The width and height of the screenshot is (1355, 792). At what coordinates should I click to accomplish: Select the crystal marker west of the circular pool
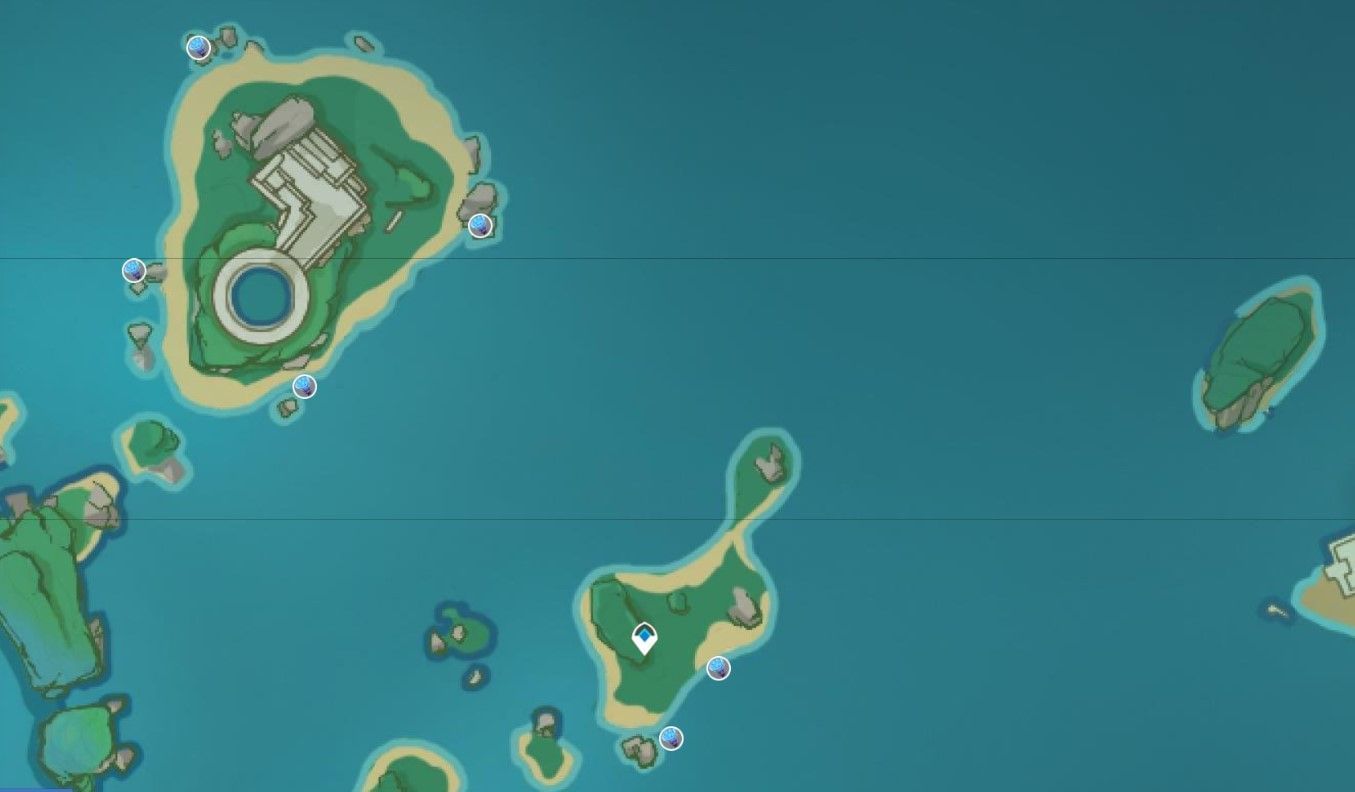click(134, 270)
